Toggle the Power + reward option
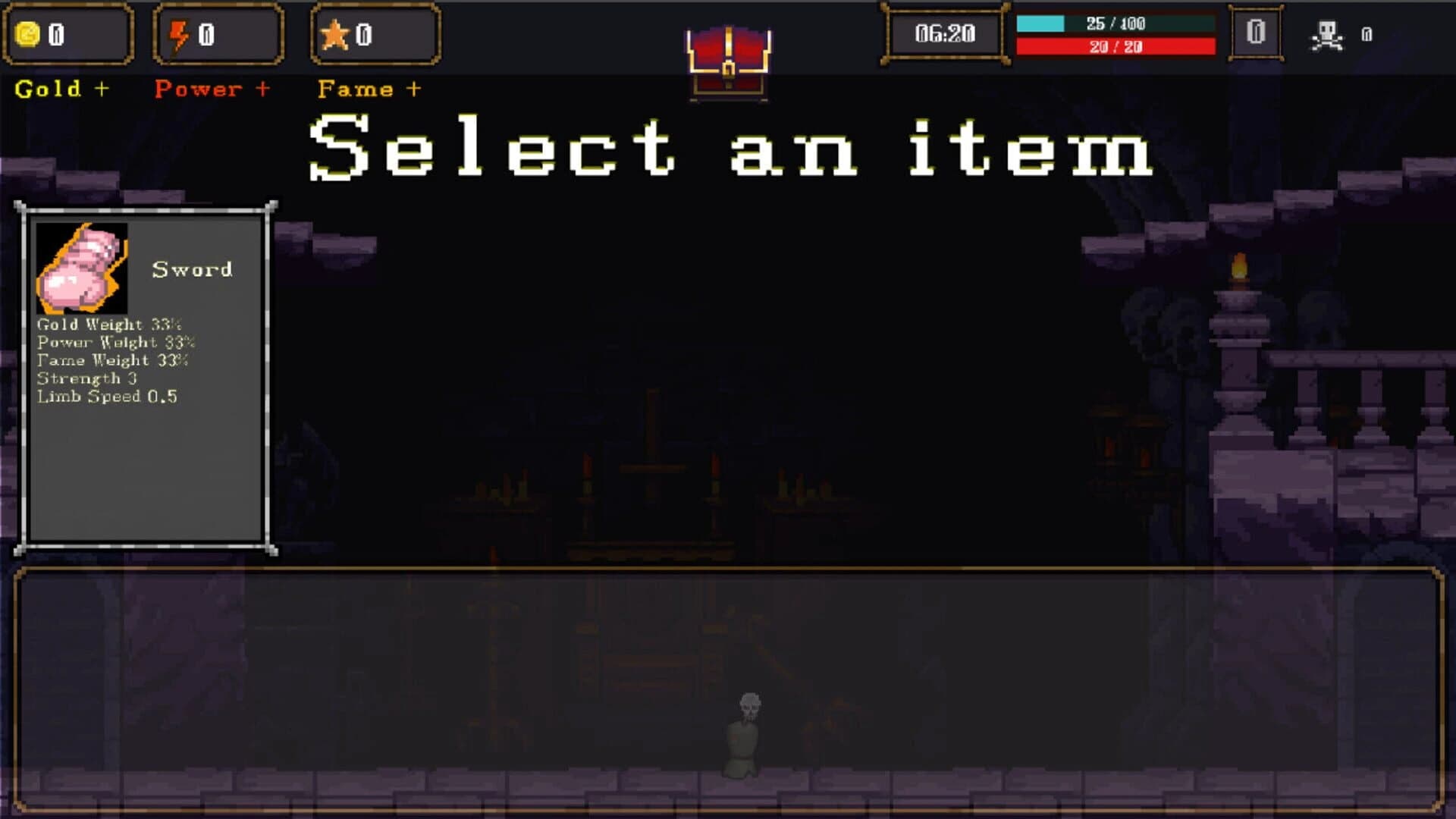1456x819 pixels. tap(213, 89)
